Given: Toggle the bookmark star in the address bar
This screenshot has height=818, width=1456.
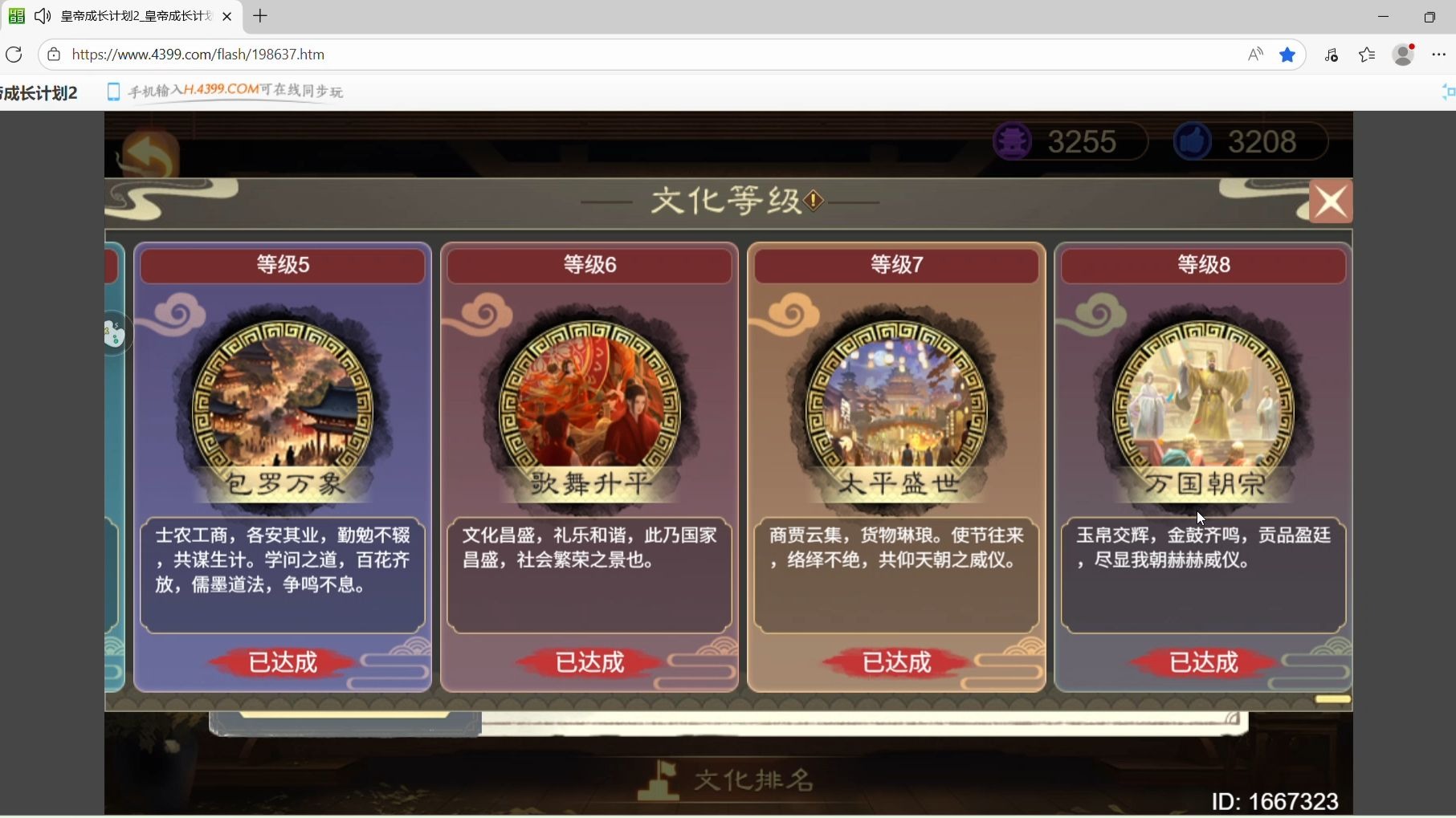Looking at the screenshot, I should (1288, 54).
